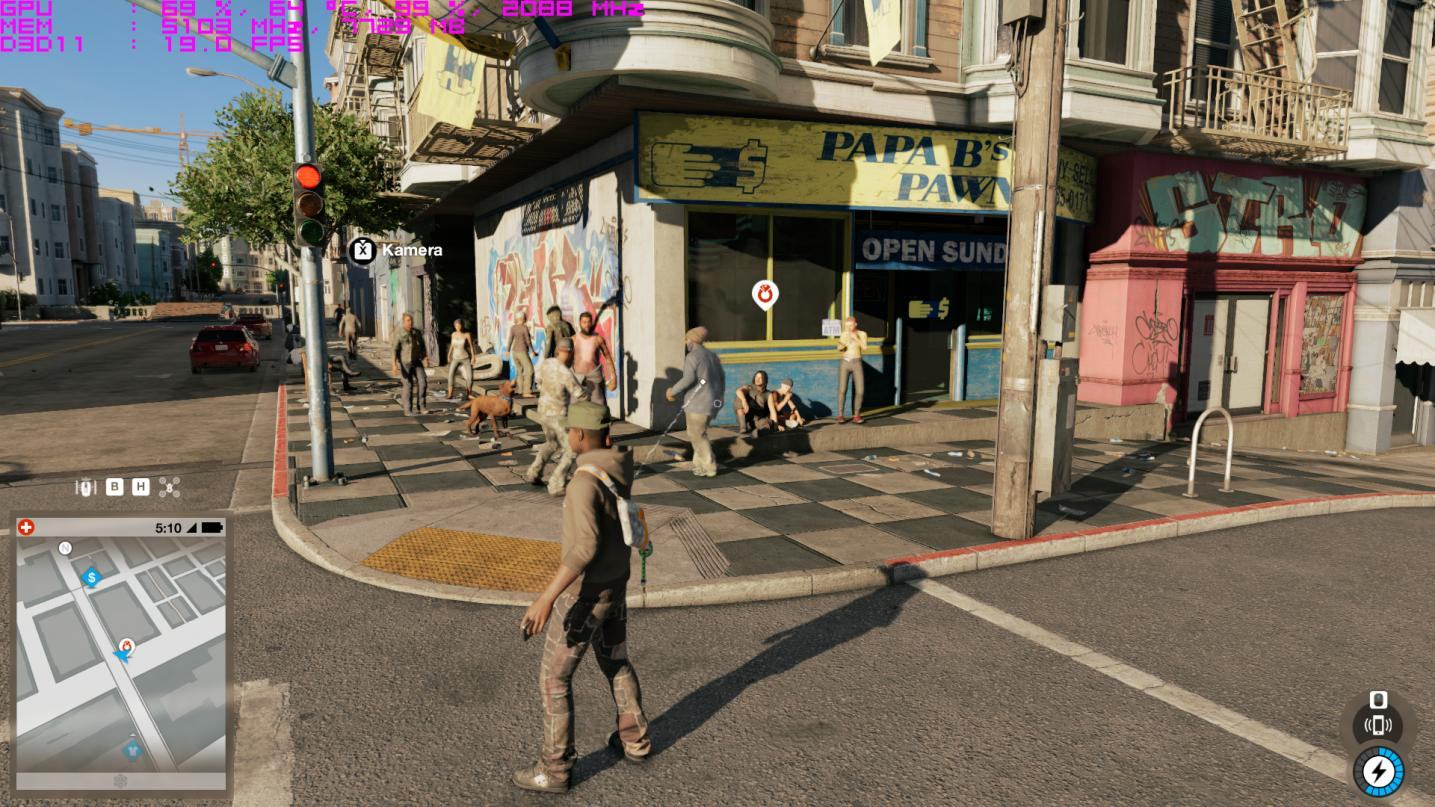Screen dimensions: 1435x807
Task: Click the north compass marker on minimap
Action: click(65, 548)
